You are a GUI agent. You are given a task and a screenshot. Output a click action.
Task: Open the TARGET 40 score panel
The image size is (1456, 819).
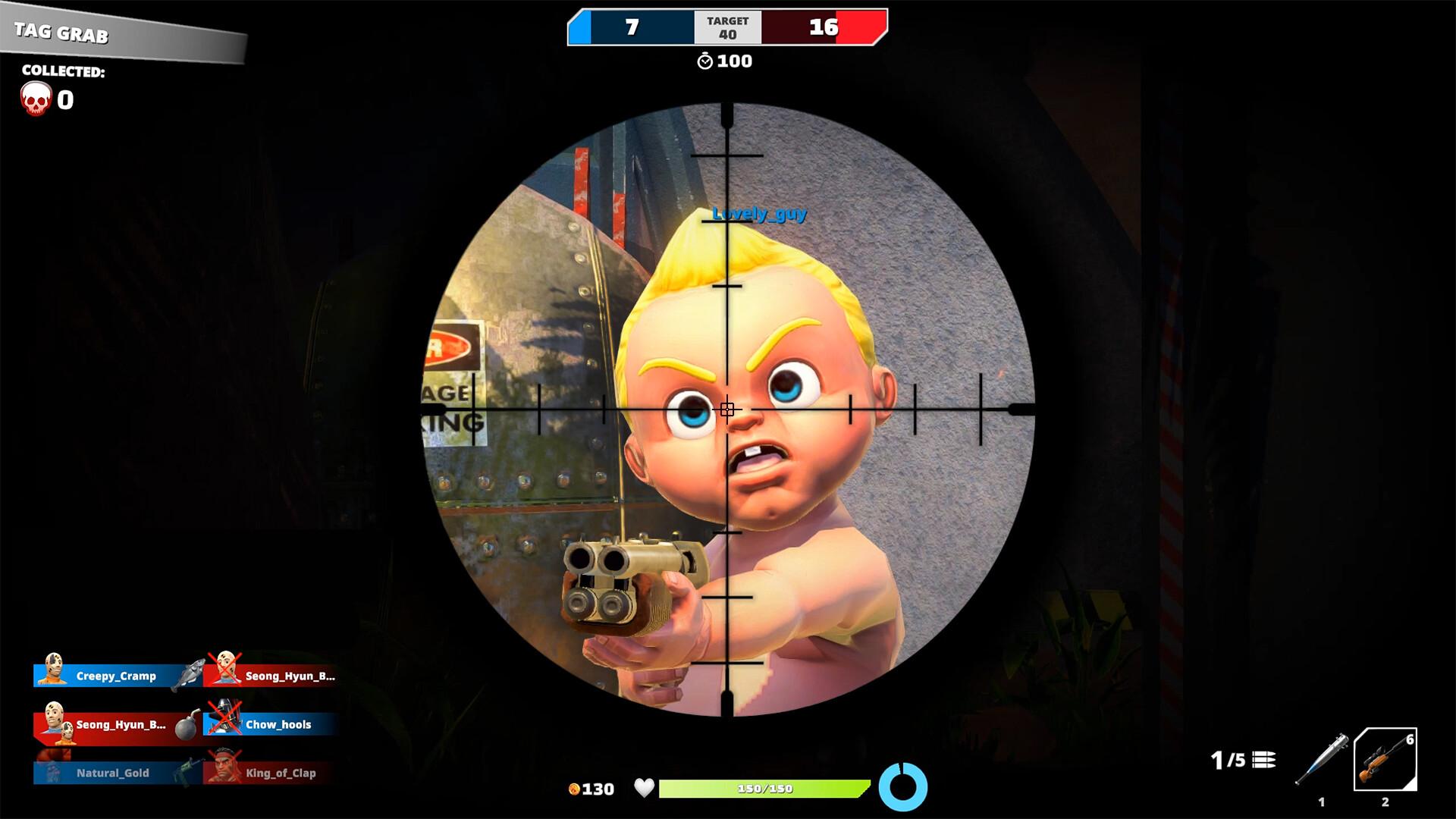tap(726, 25)
